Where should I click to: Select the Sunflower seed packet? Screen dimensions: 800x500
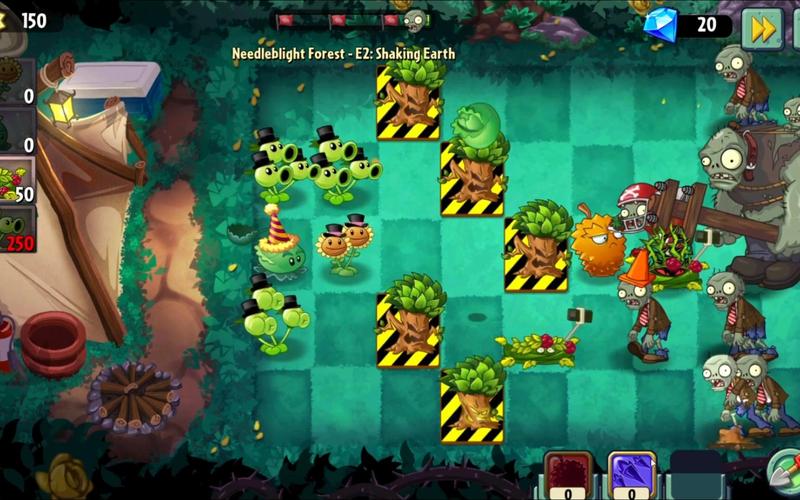click(16, 80)
